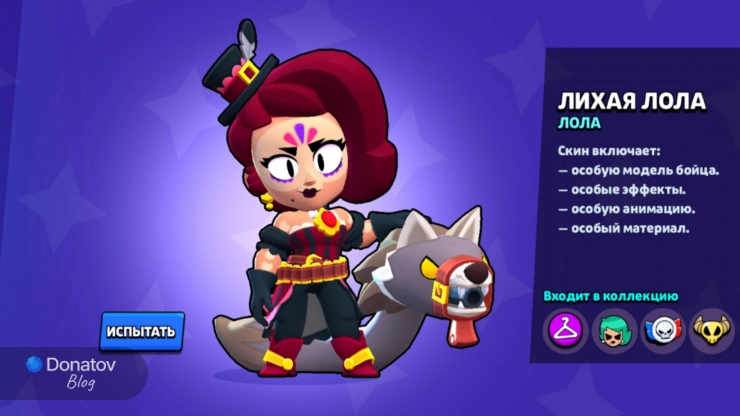
Task: Select the green-haired Lola portrait icon
Action: pos(612,328)
